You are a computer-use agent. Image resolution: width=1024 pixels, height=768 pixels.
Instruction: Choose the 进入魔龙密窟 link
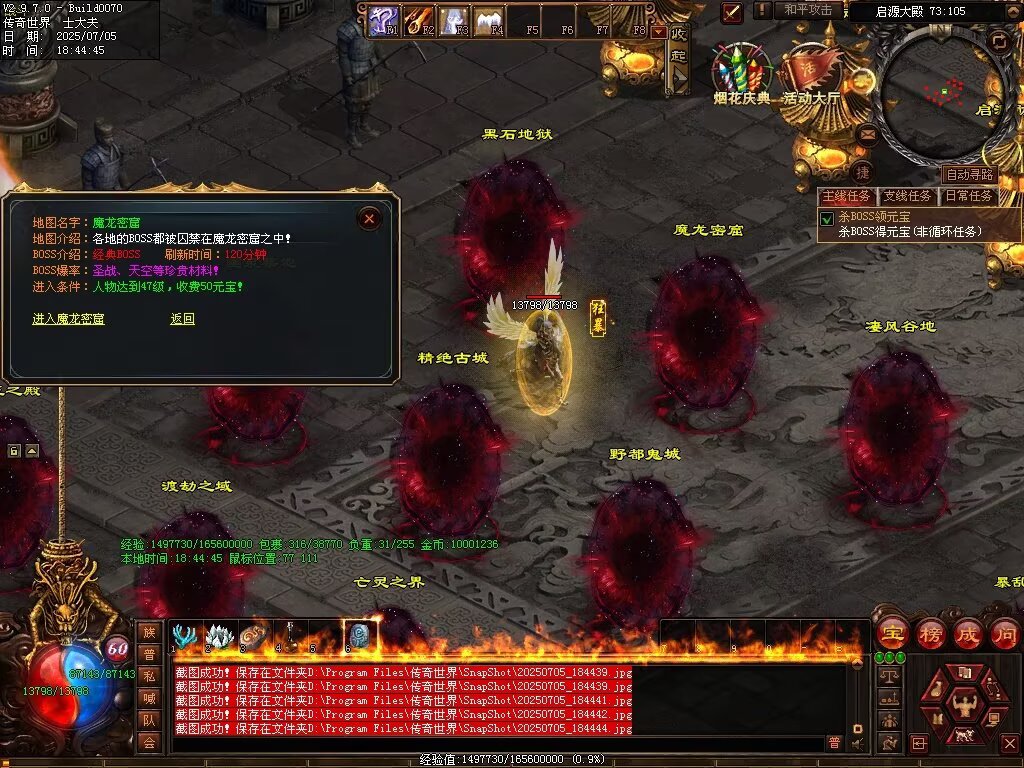(68, 319)
